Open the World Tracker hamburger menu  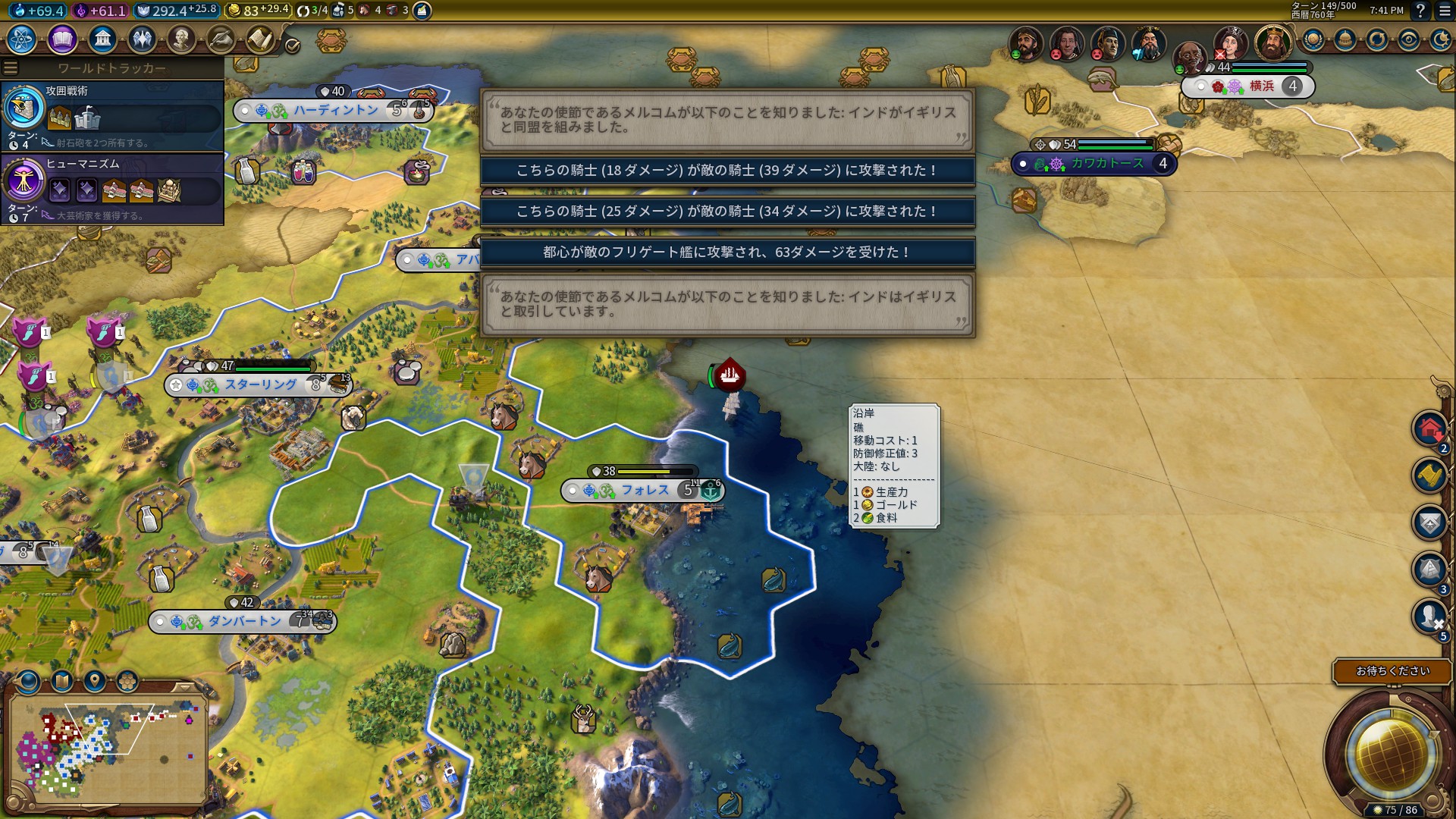pos(11,67)
